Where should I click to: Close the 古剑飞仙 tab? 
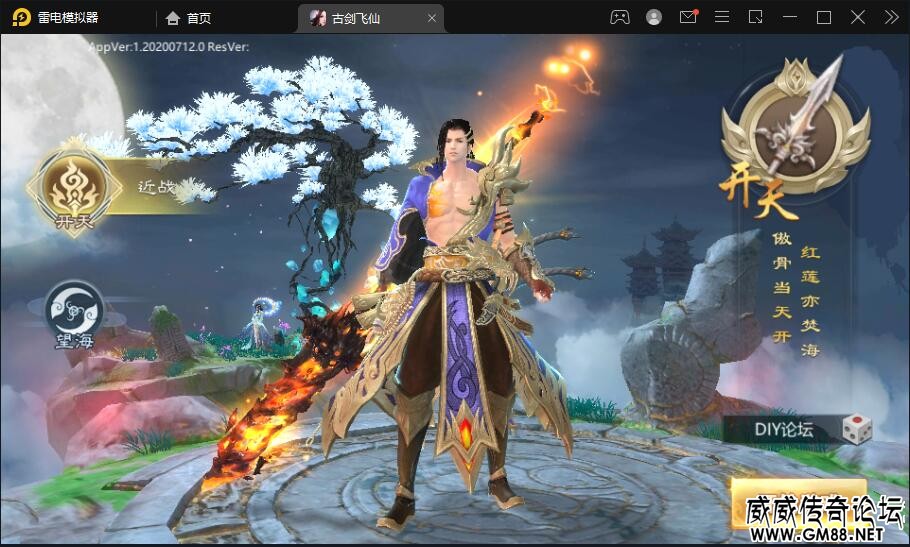(x=432, y=18)
